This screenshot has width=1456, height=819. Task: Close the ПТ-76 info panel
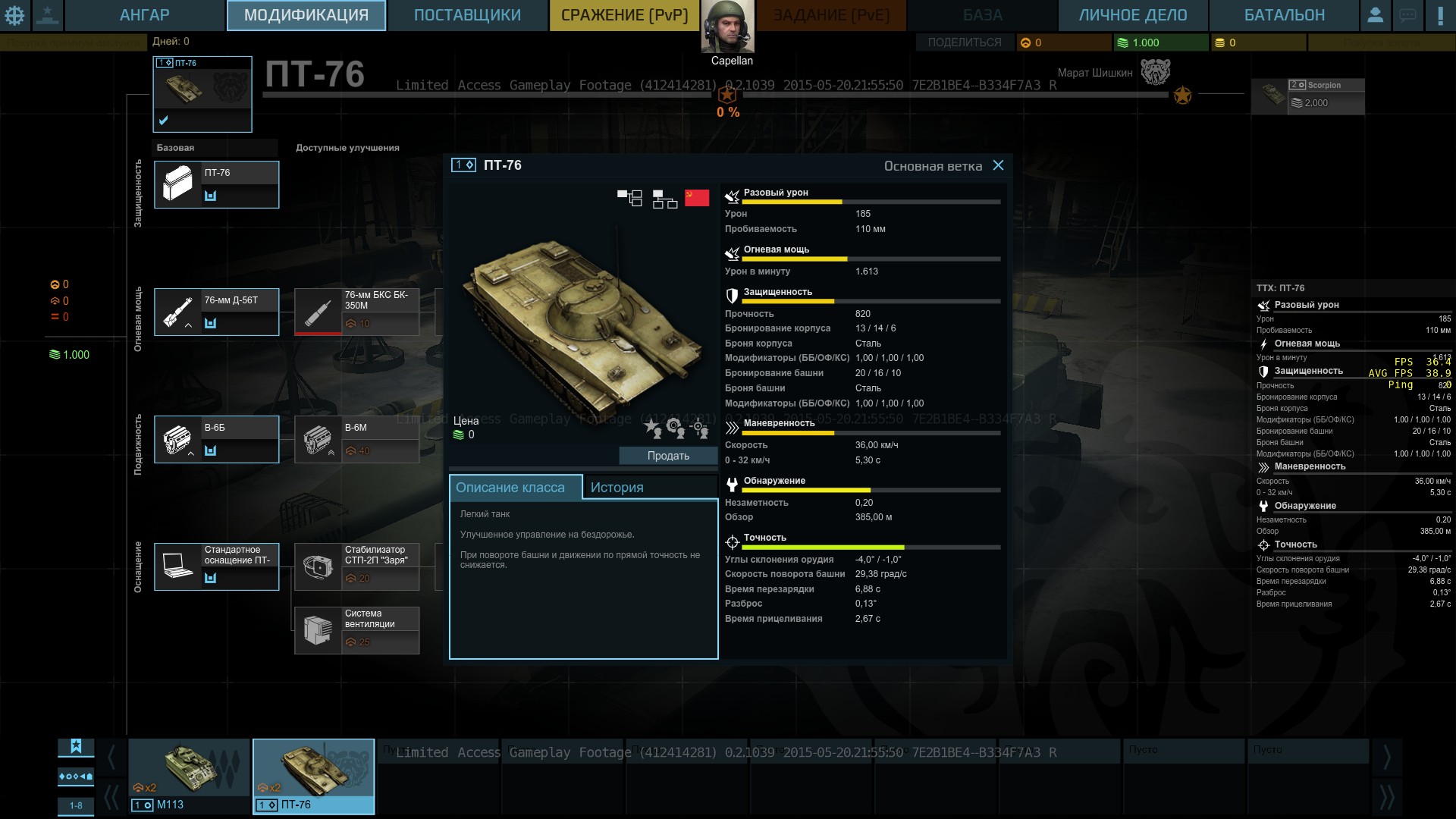coord(998,165)
